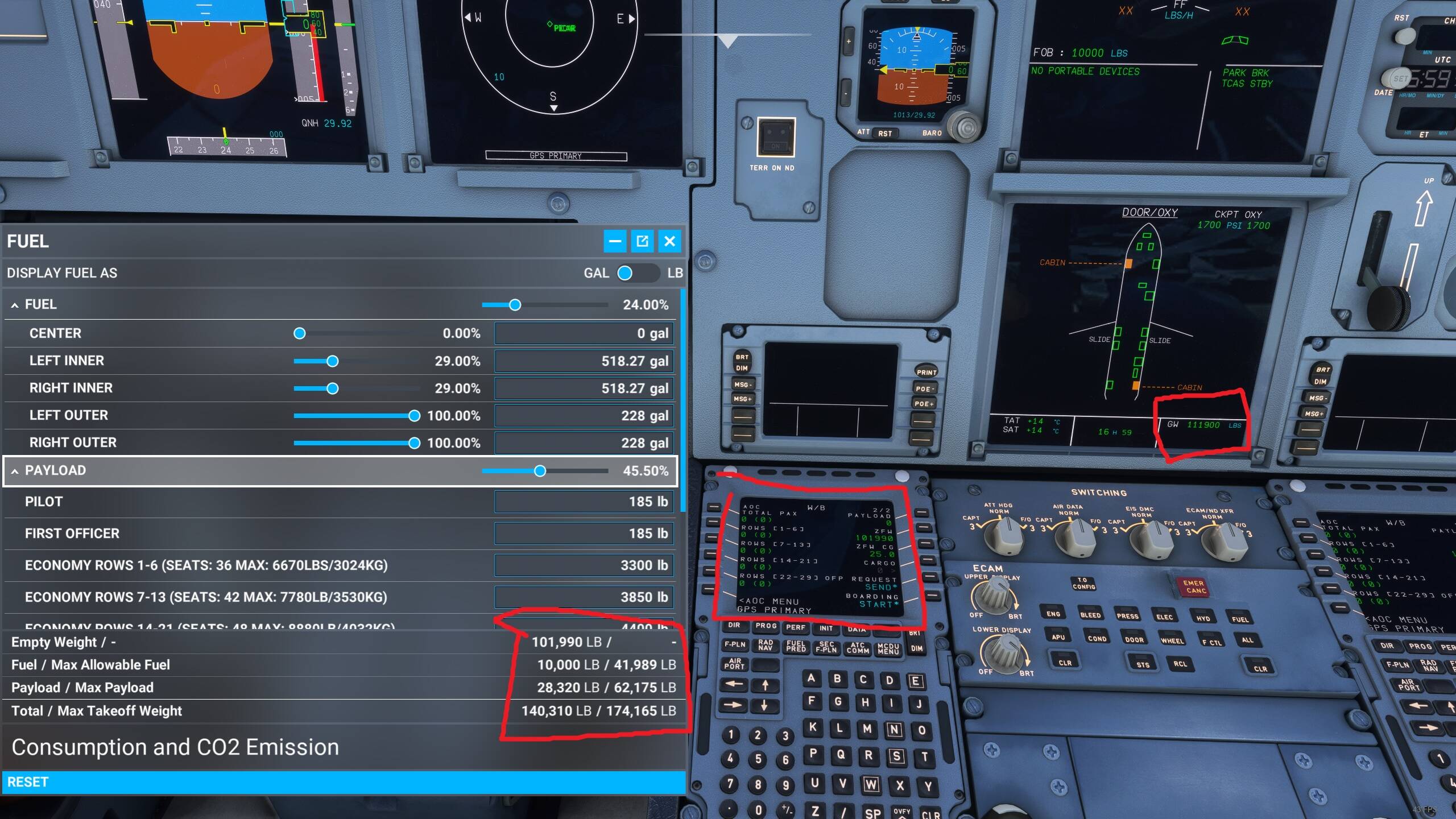Select the PERF page key on the MCDU
Screen dimensions: 1456x819
(796, 628)
